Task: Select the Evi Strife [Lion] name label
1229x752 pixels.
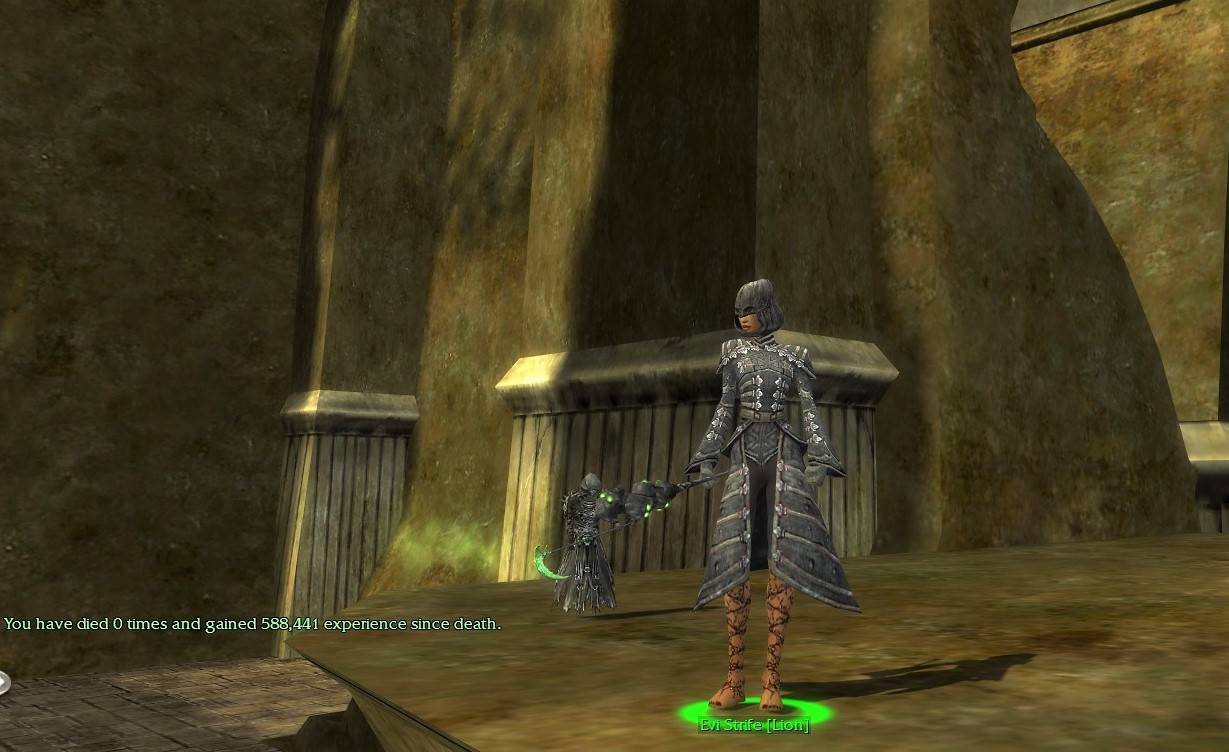Action: pyautogui.click(x=754, y=725)
